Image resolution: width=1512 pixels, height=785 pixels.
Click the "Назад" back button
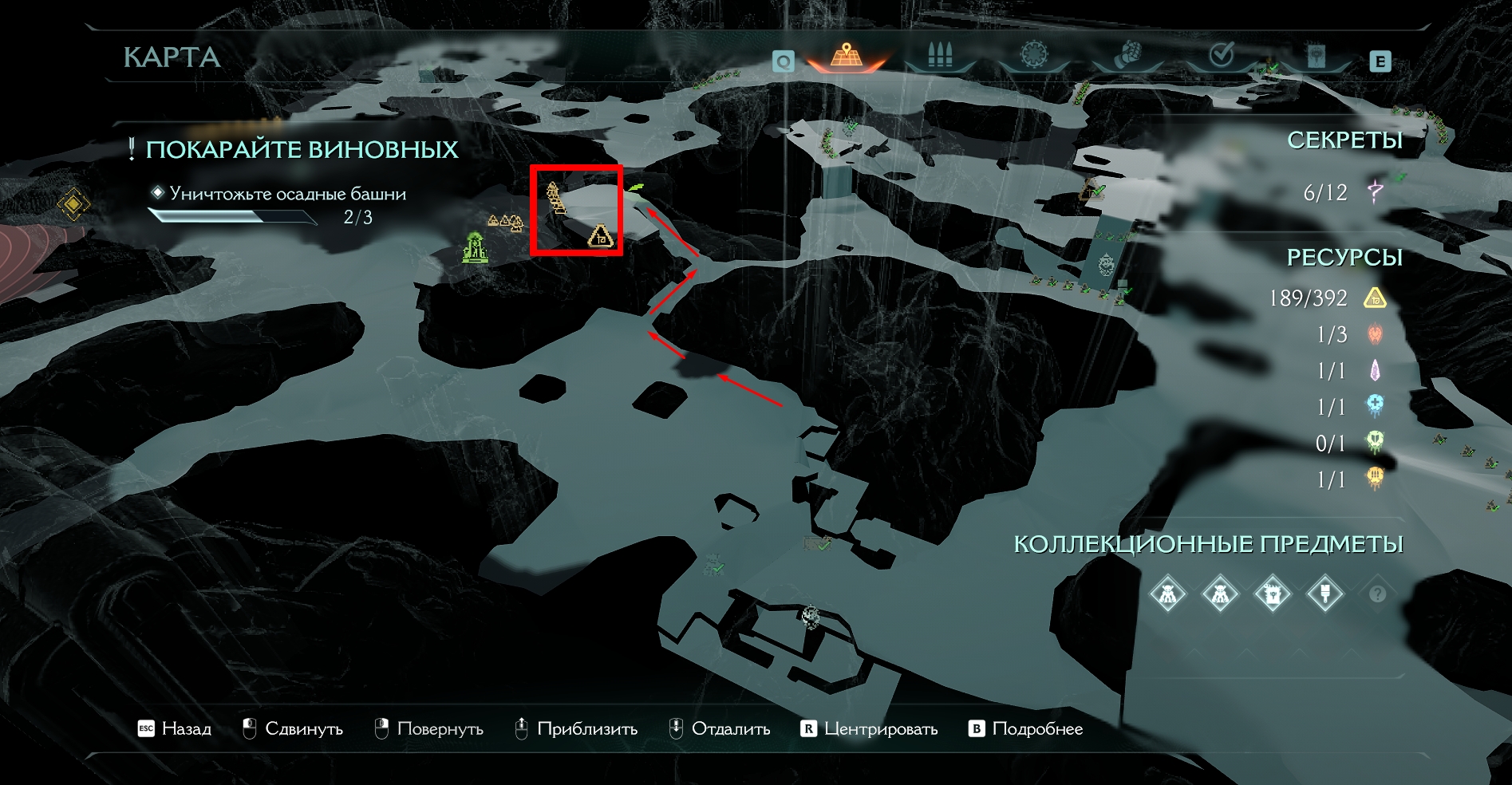coord(175,729)
